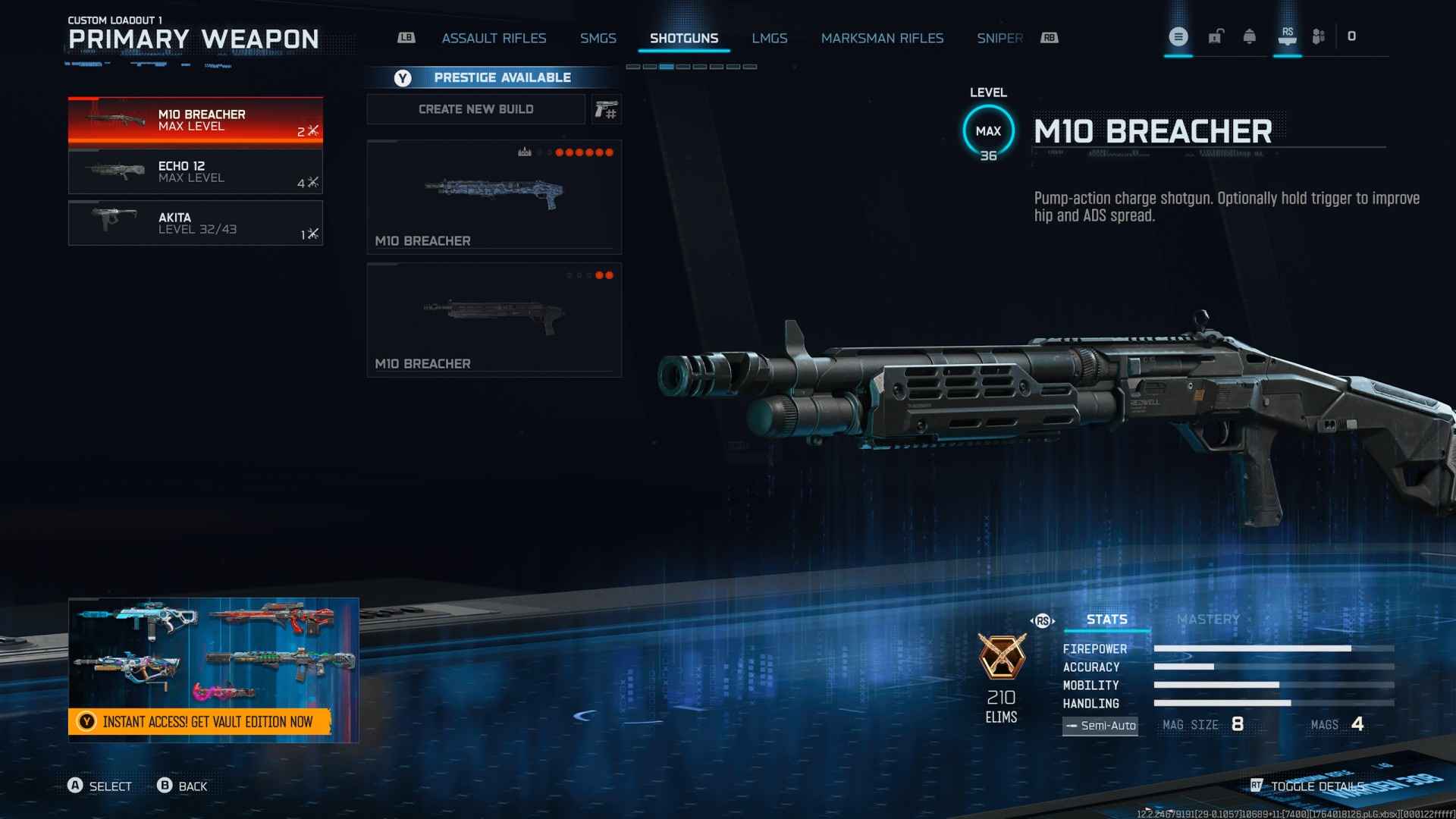The image size is (1456, 819).
Task: Pick the Akita shotgun entry
Action: (x=195, y=223)
